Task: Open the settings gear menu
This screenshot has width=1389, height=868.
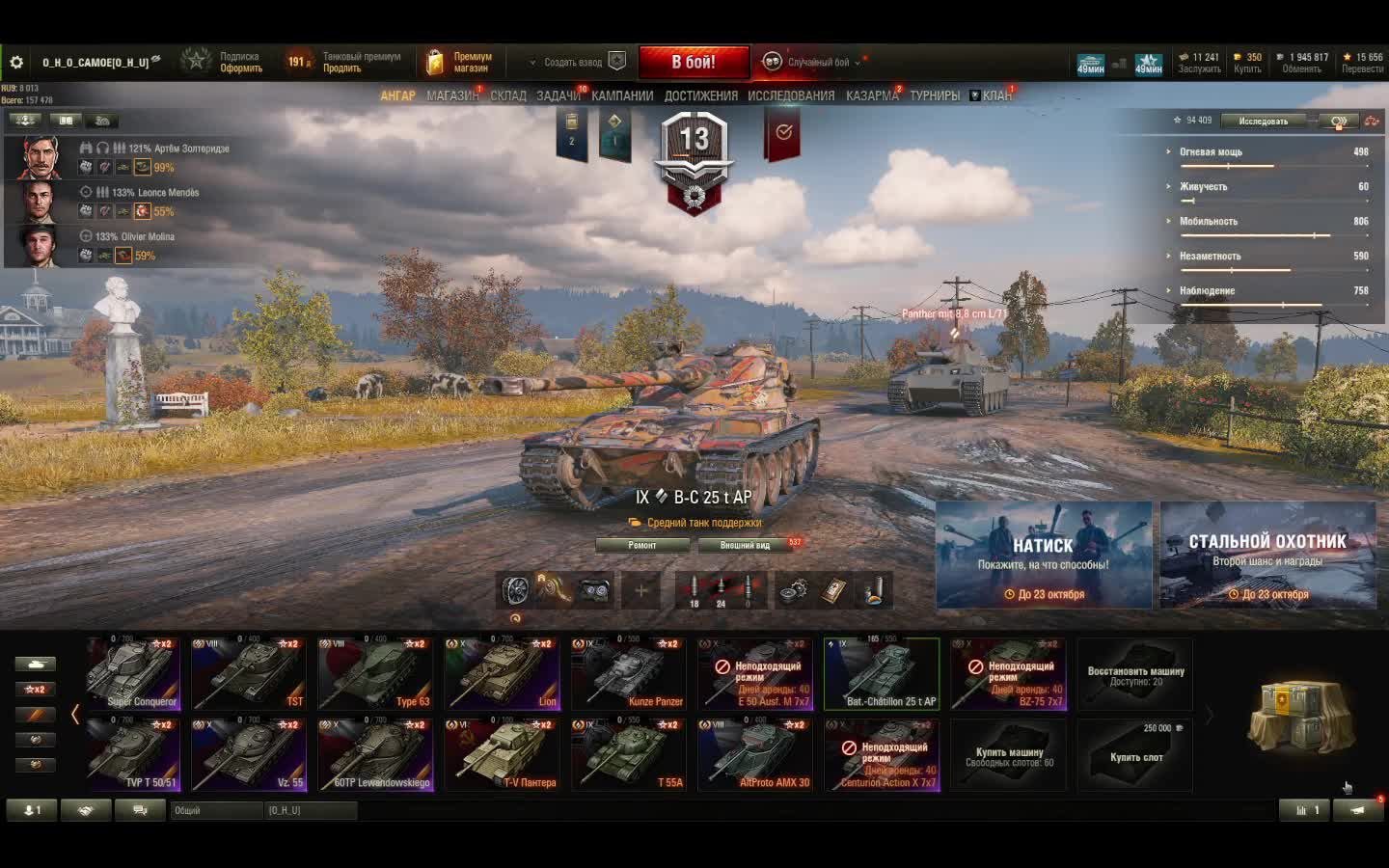Action: pyautogui.click(x=16, y=63)
